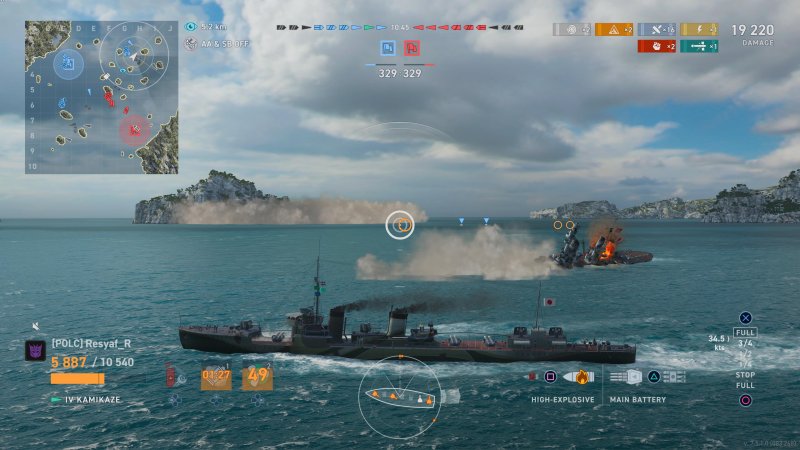Click the AA & SB OFF toggle indicator
Image resolution: width=800 pixels, height=450 pixels.
(x=191, y=44)
